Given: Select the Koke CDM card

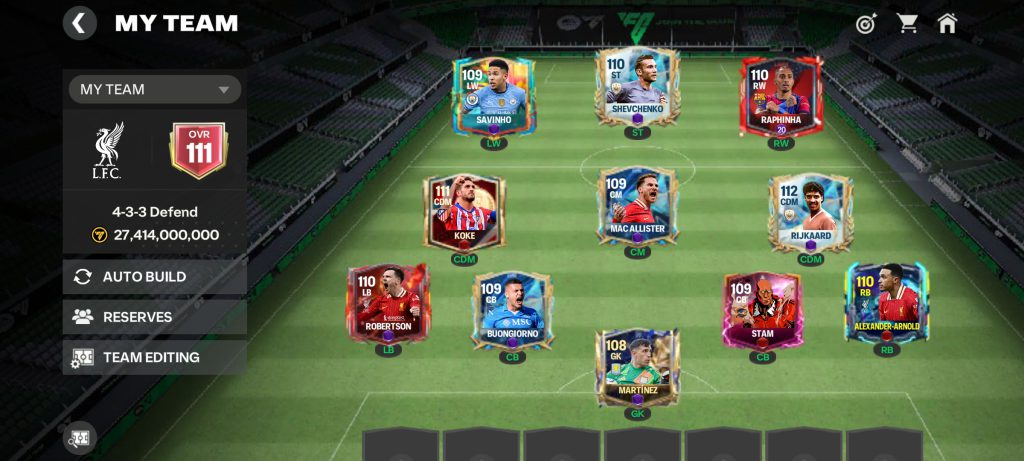Looking at the screenshot, I should pyautogui.click(x=464, y=212).
